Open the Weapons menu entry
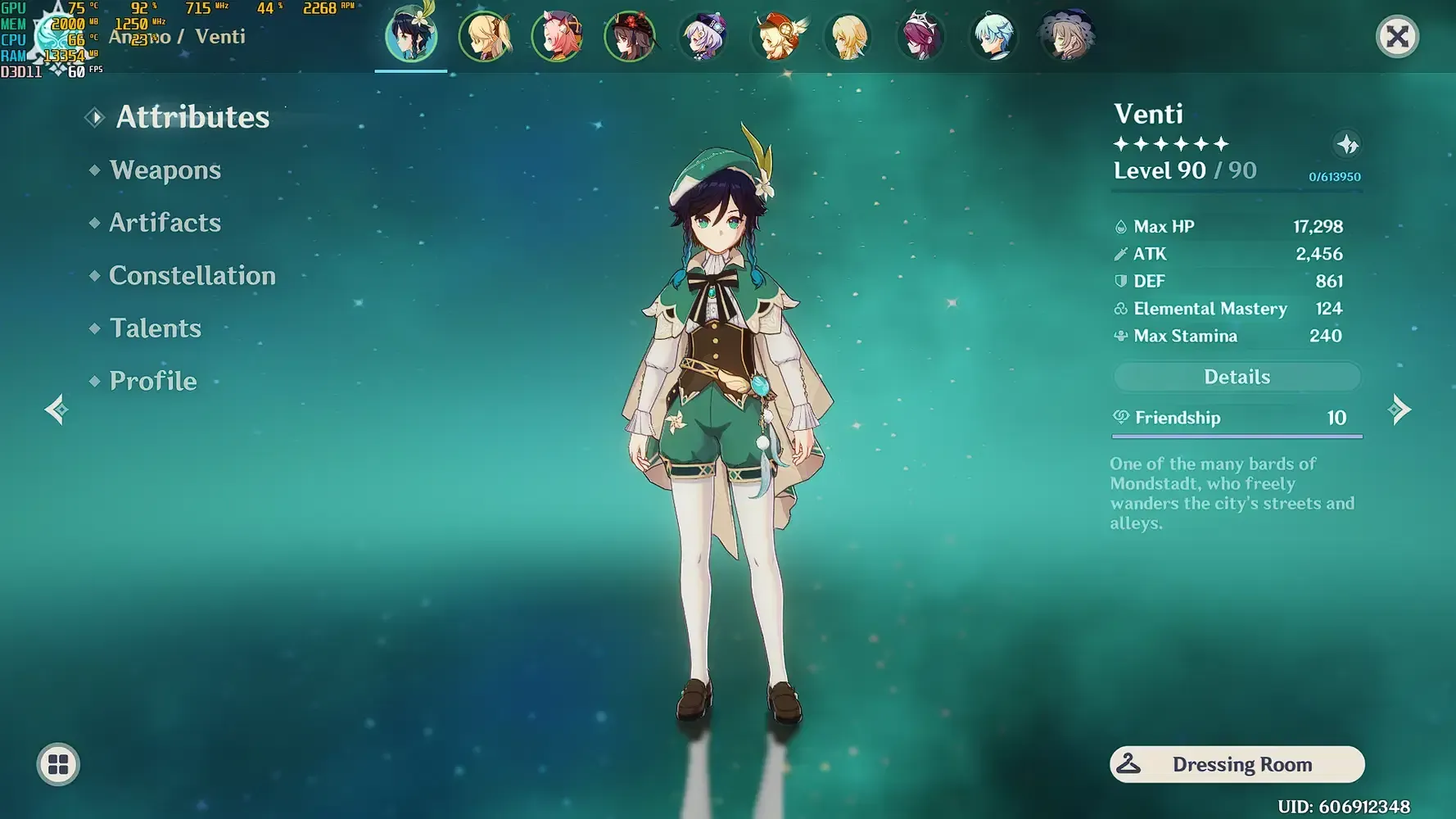This screenshot has height=819, width=1456. click(x=165, y=170)
